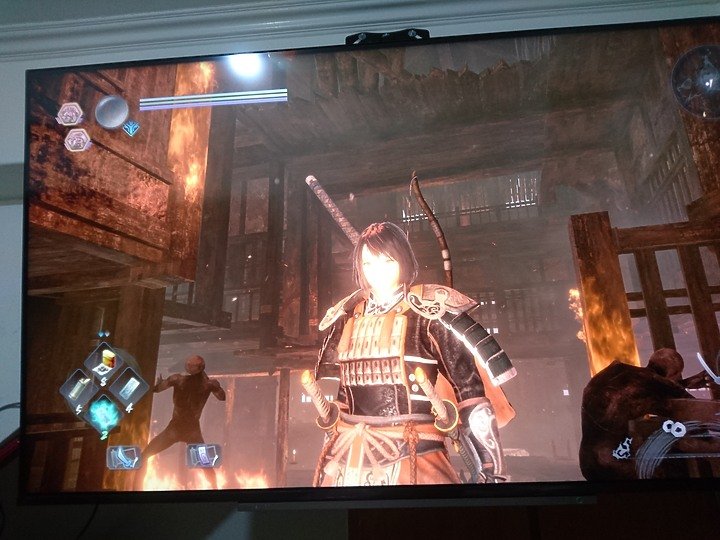Viewport: 720px width, 540px height.
Task: Select the upper hexagonal status icon
Action: 70,114
